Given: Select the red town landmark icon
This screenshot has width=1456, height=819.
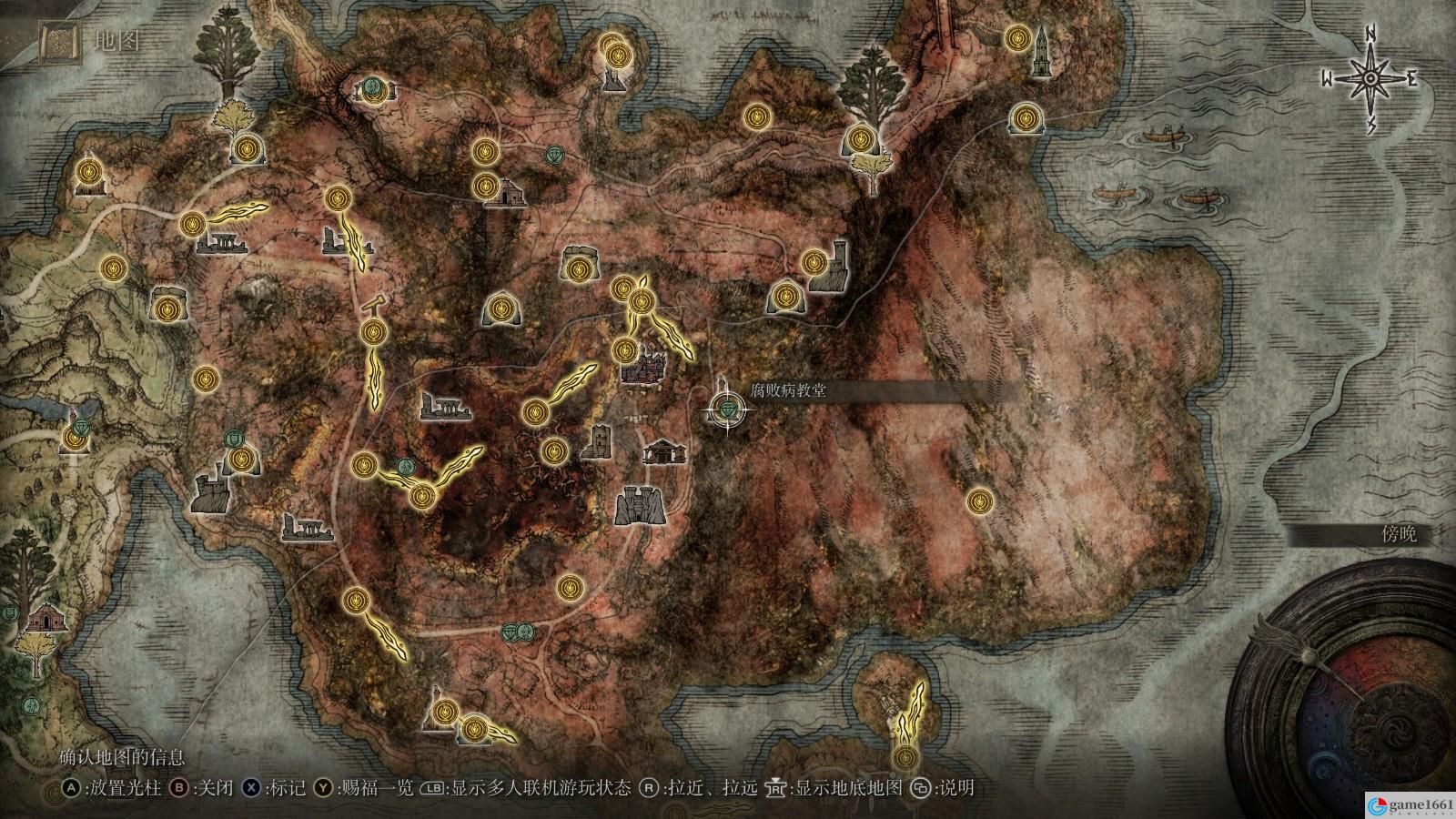Looking at the screenshot, I should [644, 366].
